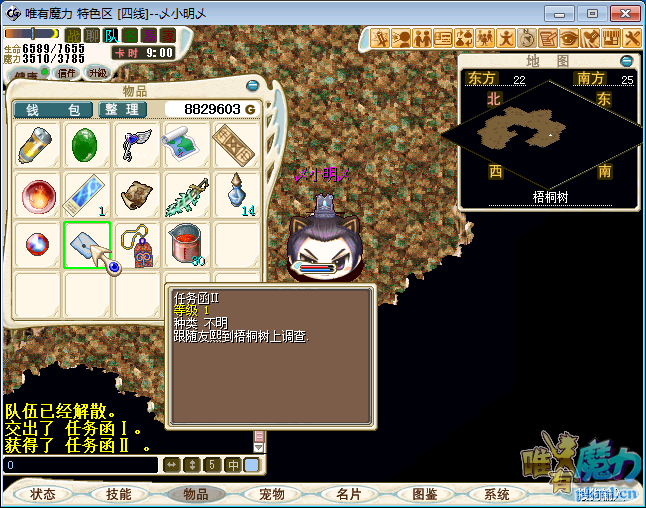Close the game window

pyautogui.click(x=623, y=14)
